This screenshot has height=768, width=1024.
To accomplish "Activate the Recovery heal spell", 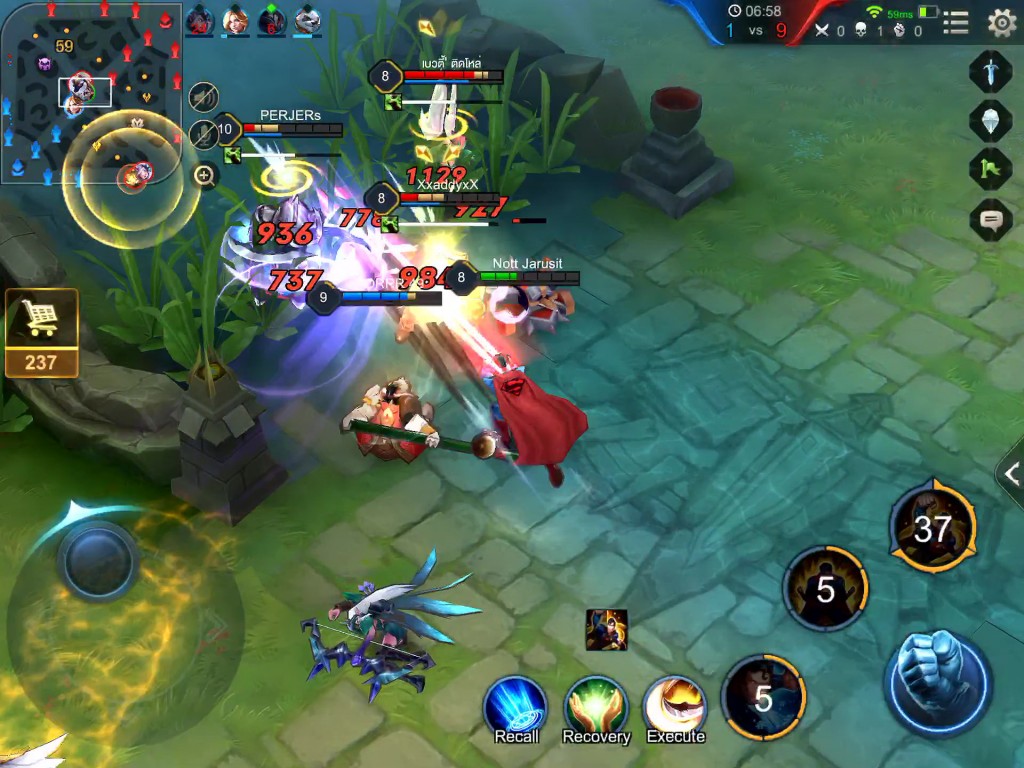I will (596, 708).
